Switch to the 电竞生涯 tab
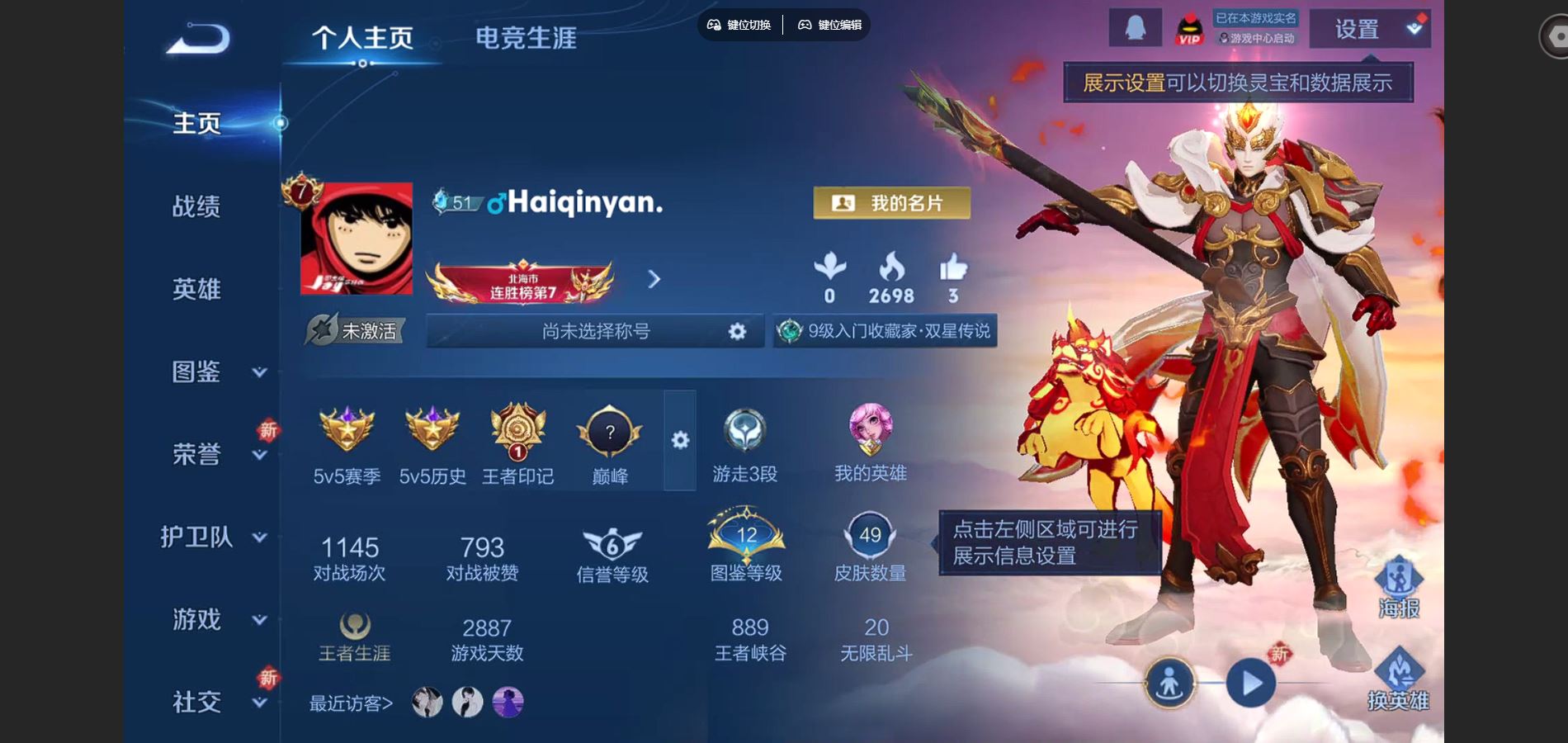 526,38
